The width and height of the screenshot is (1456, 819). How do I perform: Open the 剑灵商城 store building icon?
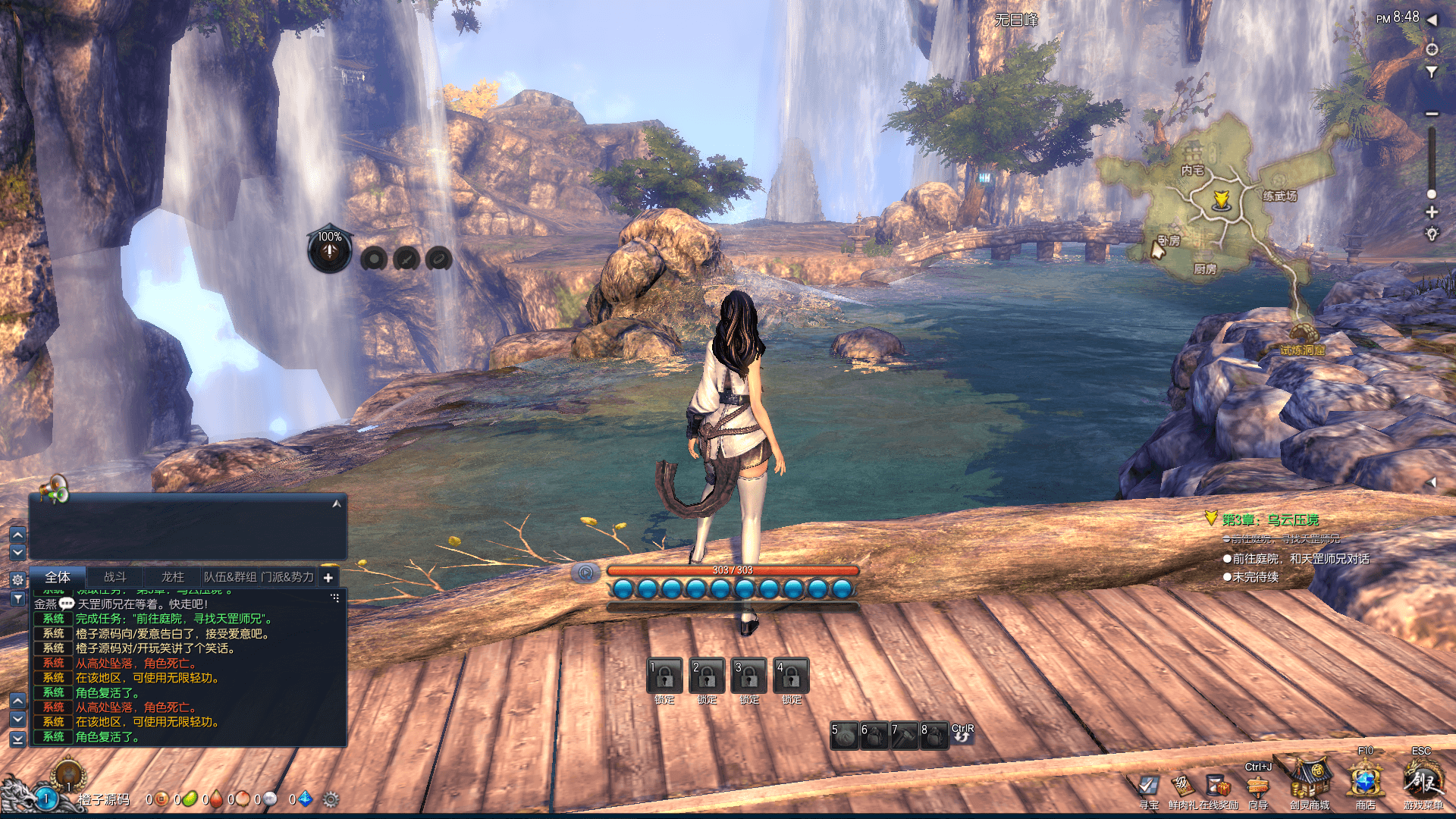(1310, 781)
